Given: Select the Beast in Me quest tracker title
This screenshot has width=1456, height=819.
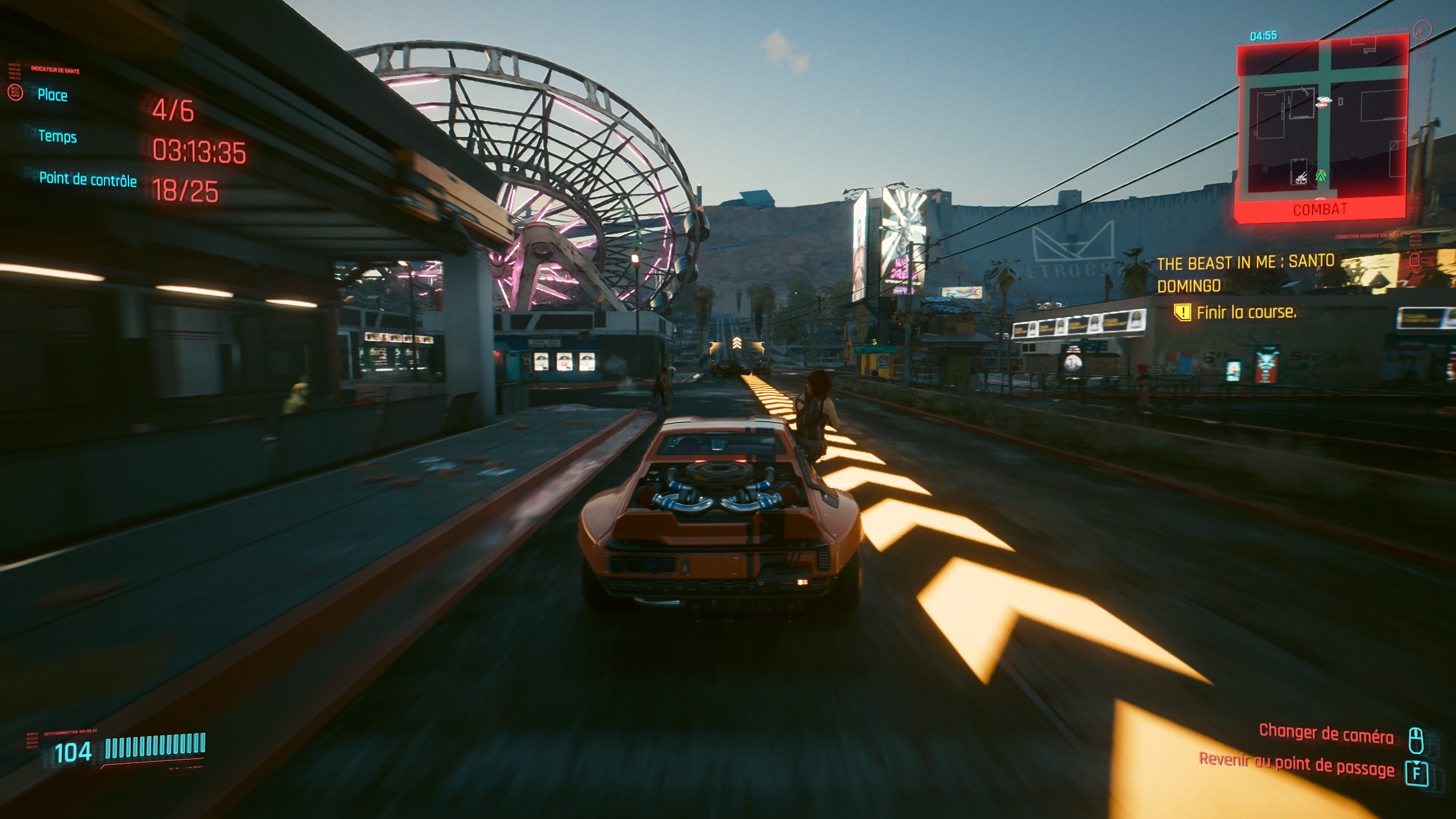Looking at the screenshot, I should pos(1246,274).
